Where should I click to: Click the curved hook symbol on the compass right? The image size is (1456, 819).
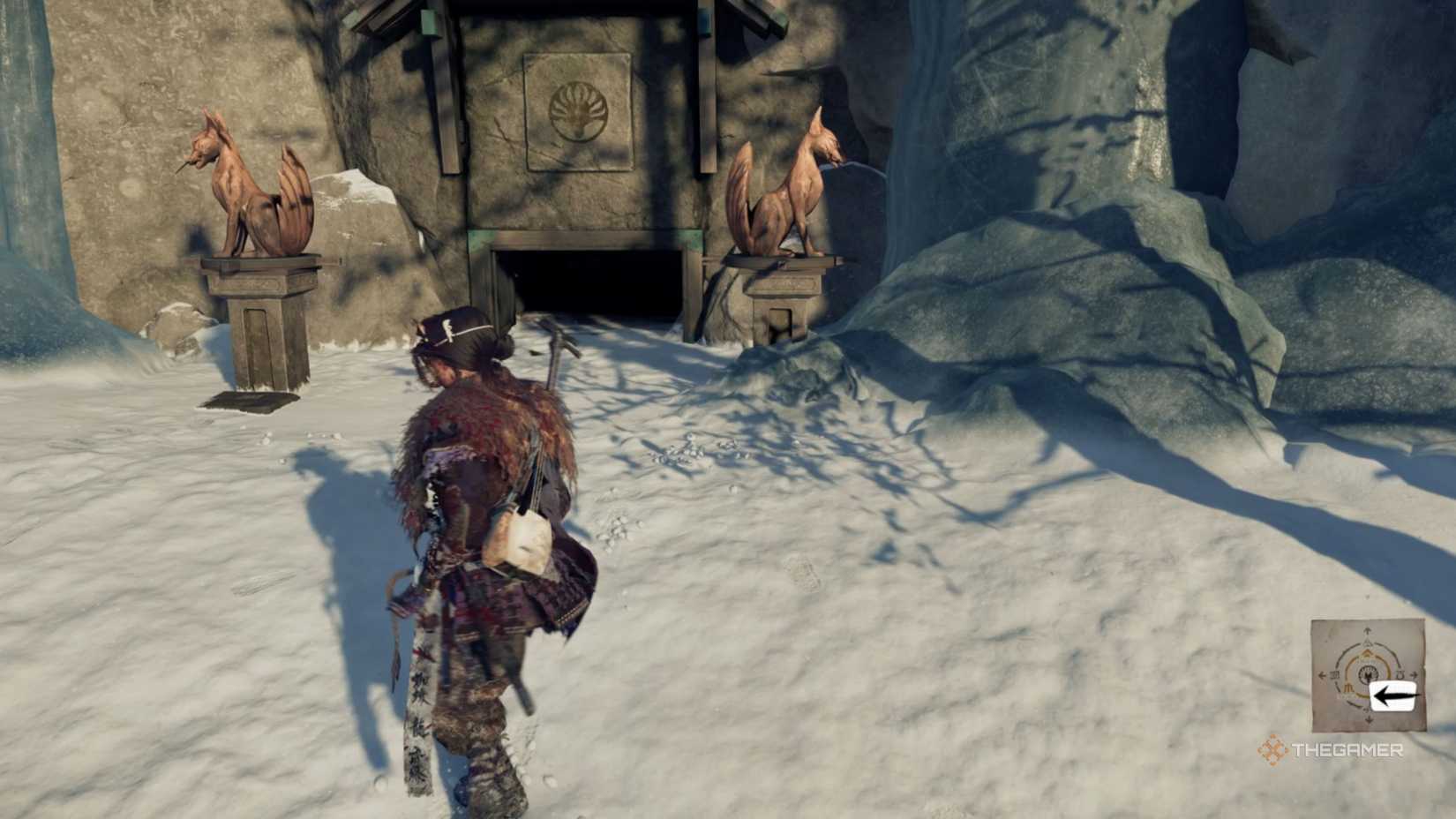1400,673
